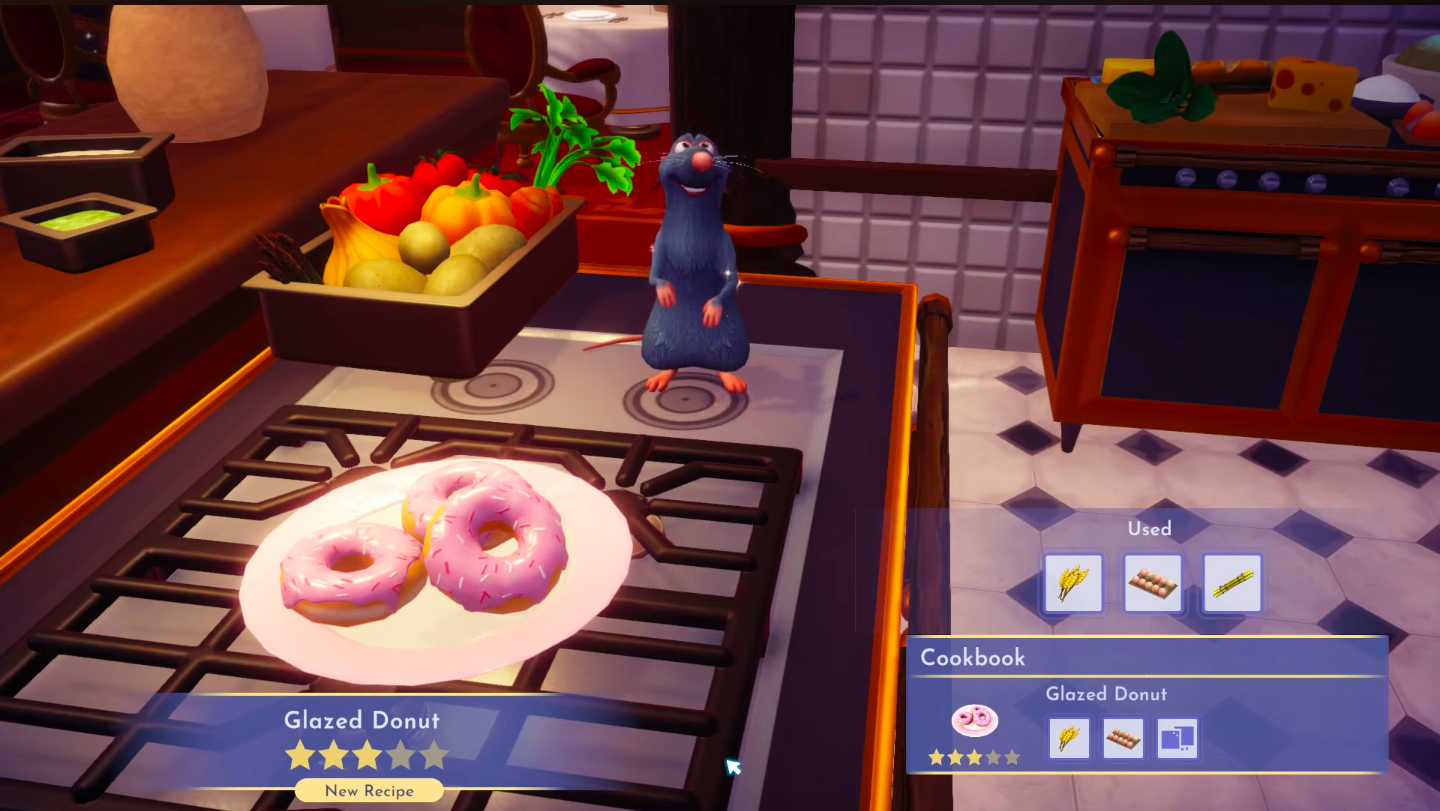Screen dimensions: 1440x811
Task: Choose the sugarcane icon in the Used row
Action: point(1232,583)
